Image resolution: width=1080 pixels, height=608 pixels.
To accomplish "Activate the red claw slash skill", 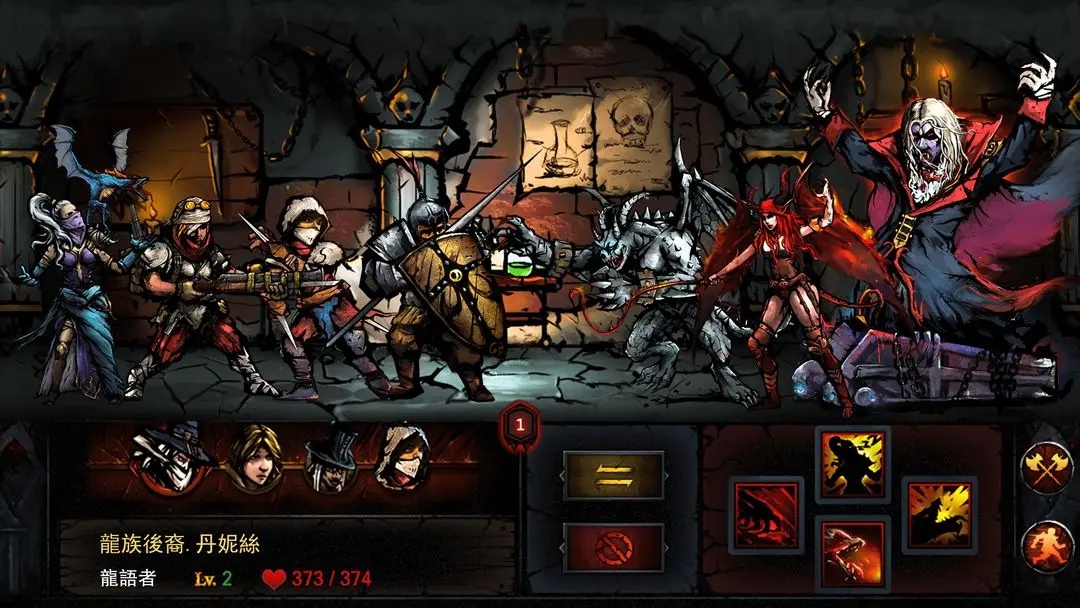I will (x=766, y=514).
